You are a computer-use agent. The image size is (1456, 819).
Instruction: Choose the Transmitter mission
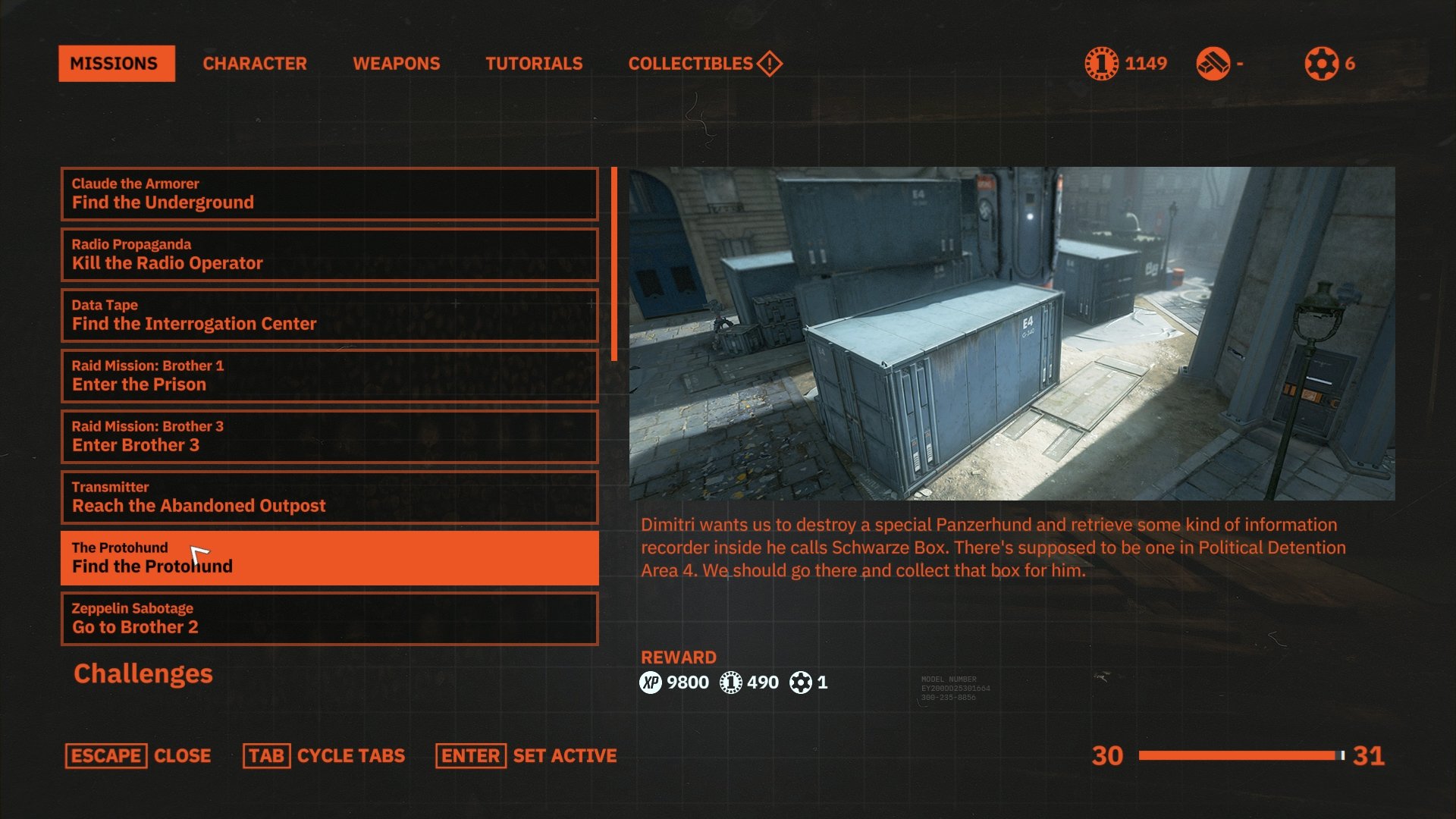[x=329, y=497]
